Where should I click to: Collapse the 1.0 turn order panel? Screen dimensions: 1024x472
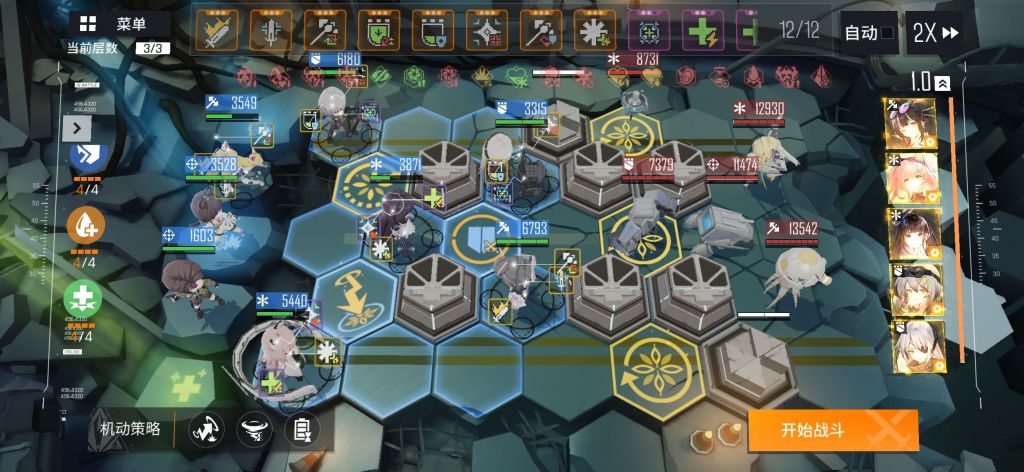tap(942, 84)
